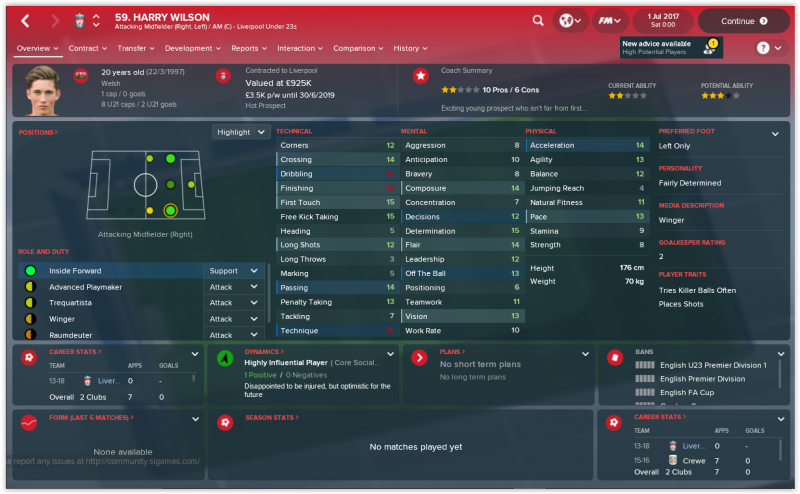Switch to the Reports tab
The image size is (800, 494).
pyautogui.click(x=248, y=48)
